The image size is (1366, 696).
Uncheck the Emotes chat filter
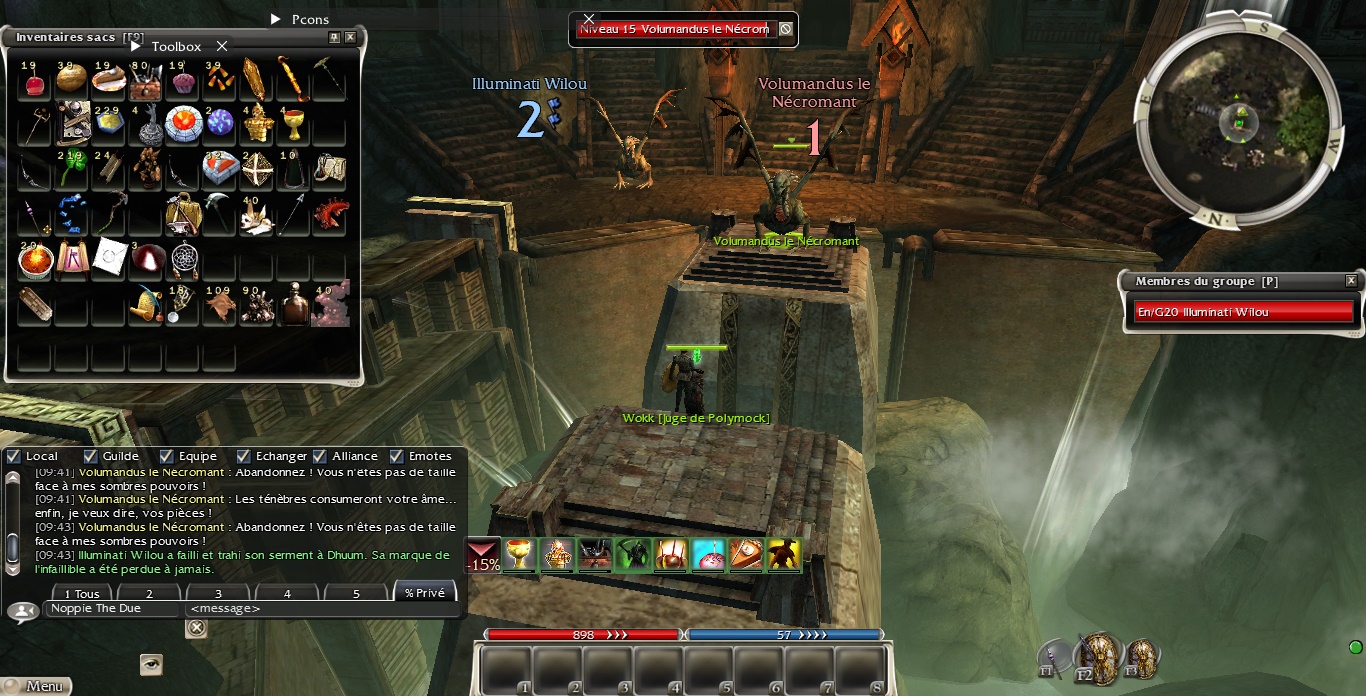pos(396,456)
